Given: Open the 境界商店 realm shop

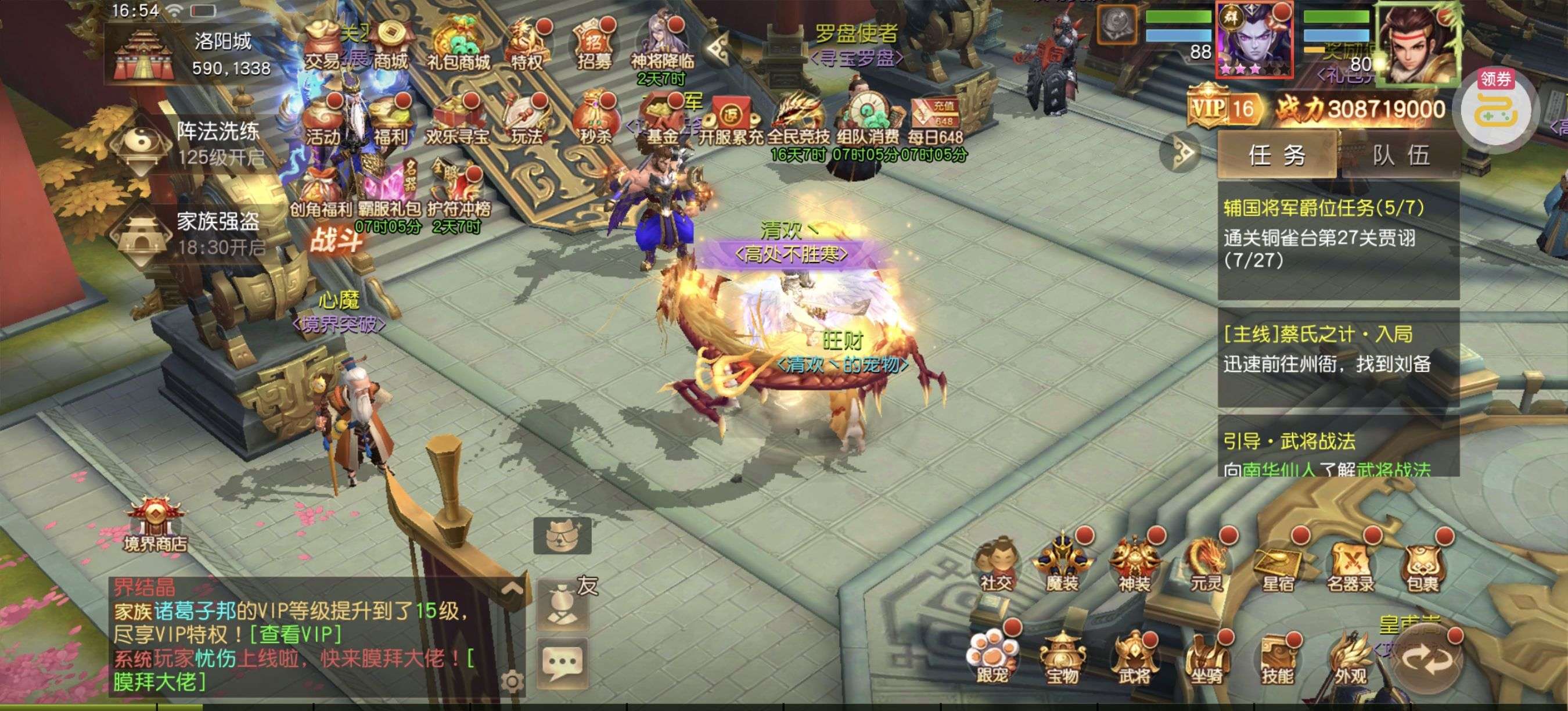Looking at the screenshot, I should pyautogui.click(x=155, y=525).
